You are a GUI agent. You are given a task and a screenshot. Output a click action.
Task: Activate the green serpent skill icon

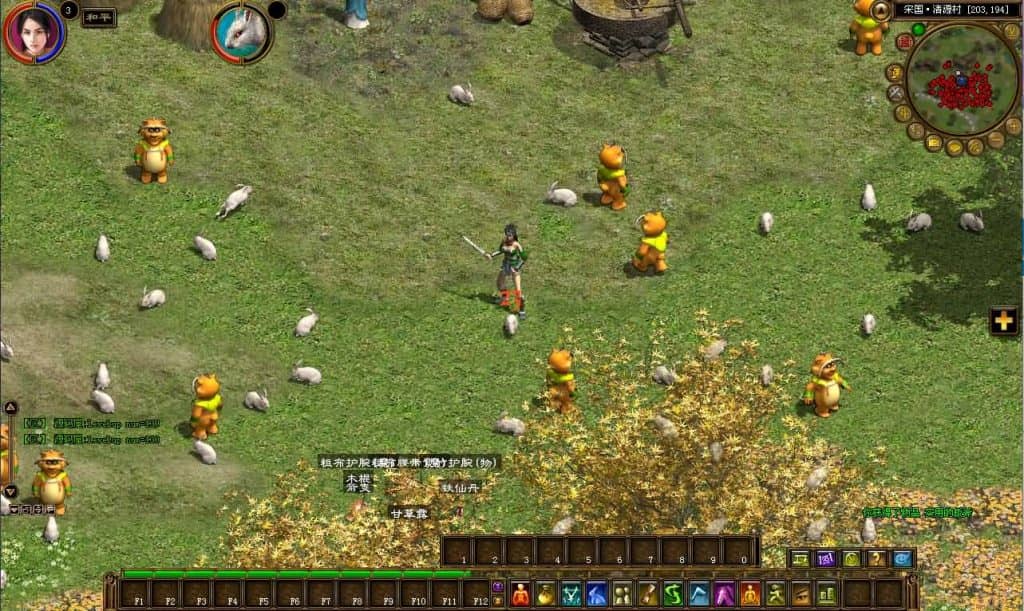pyautogui.click(x=673, y=594)
